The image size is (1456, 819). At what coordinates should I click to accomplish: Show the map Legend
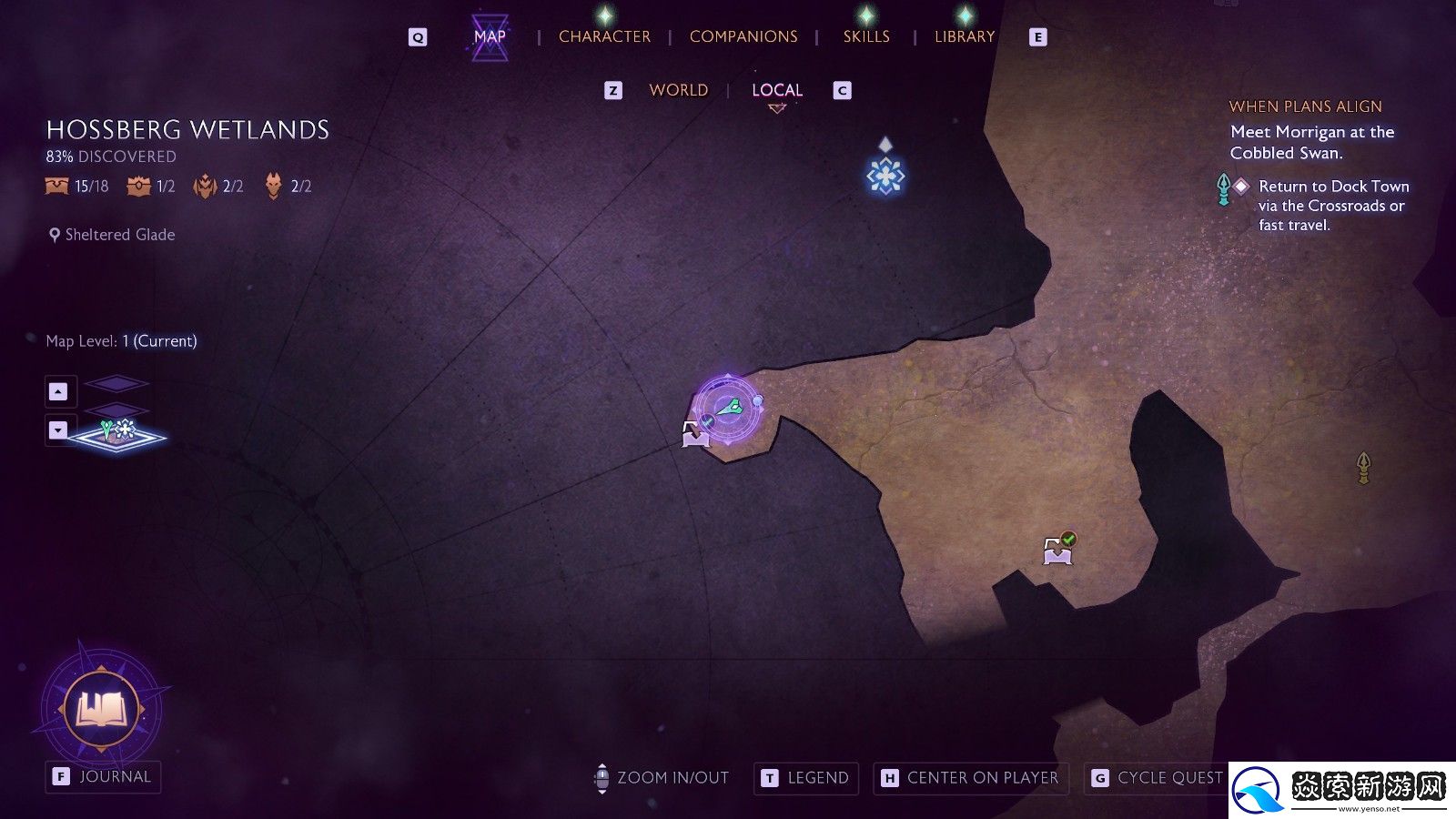[806, 778]
